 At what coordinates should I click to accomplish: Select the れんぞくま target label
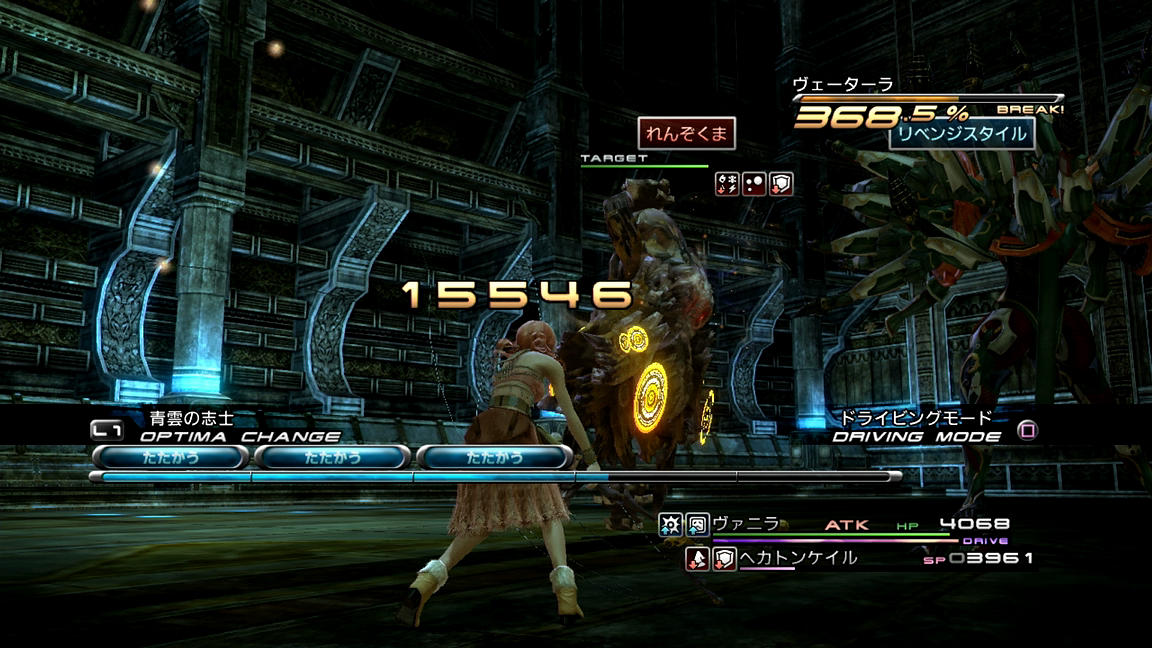click(687, 133)
